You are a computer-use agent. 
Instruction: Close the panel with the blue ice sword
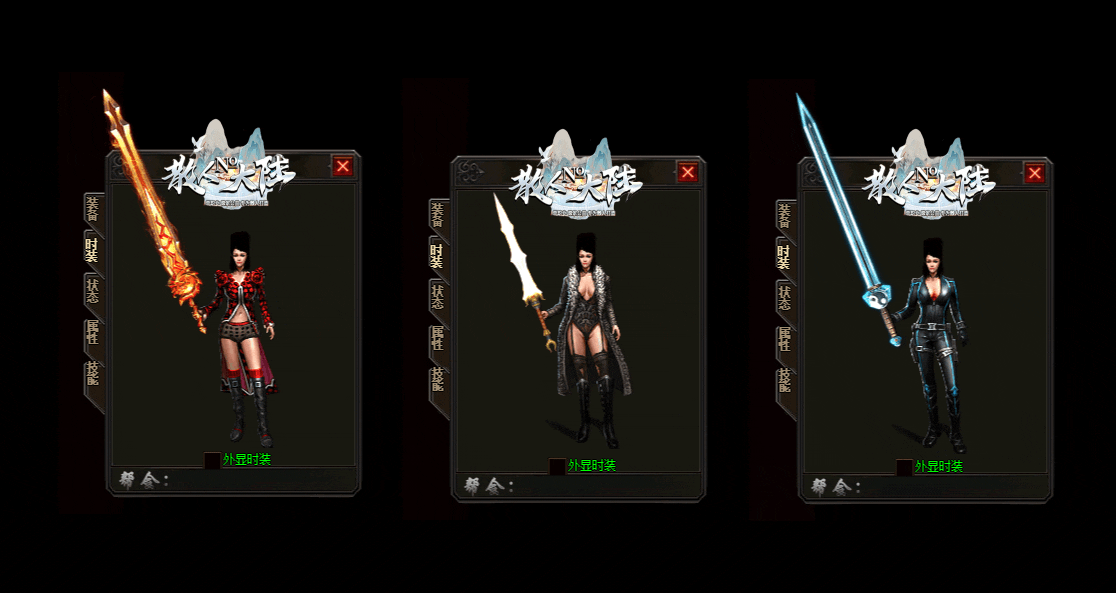pos(1035,174)
